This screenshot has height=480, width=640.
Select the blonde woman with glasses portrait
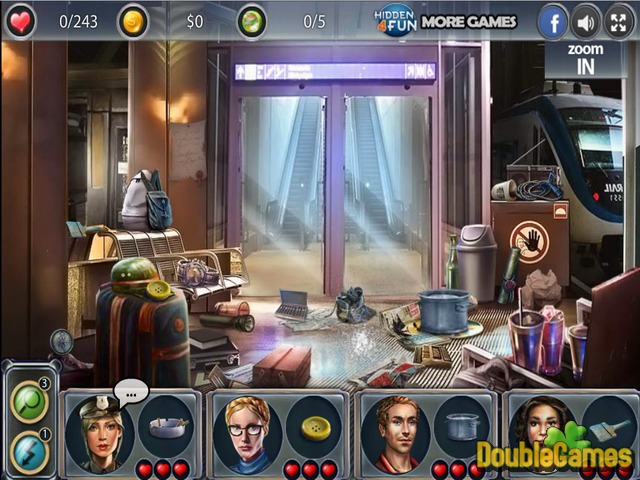pyautogui.click(x=247, y=432)
